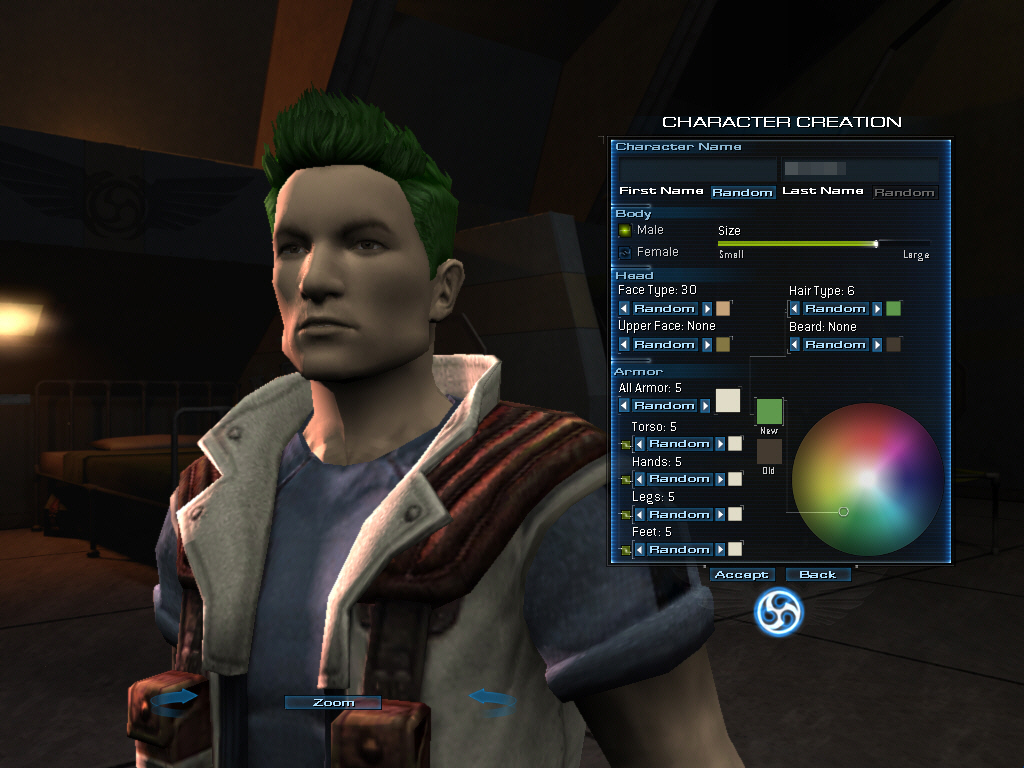Select the Male body option

click(x=625, y=230)
